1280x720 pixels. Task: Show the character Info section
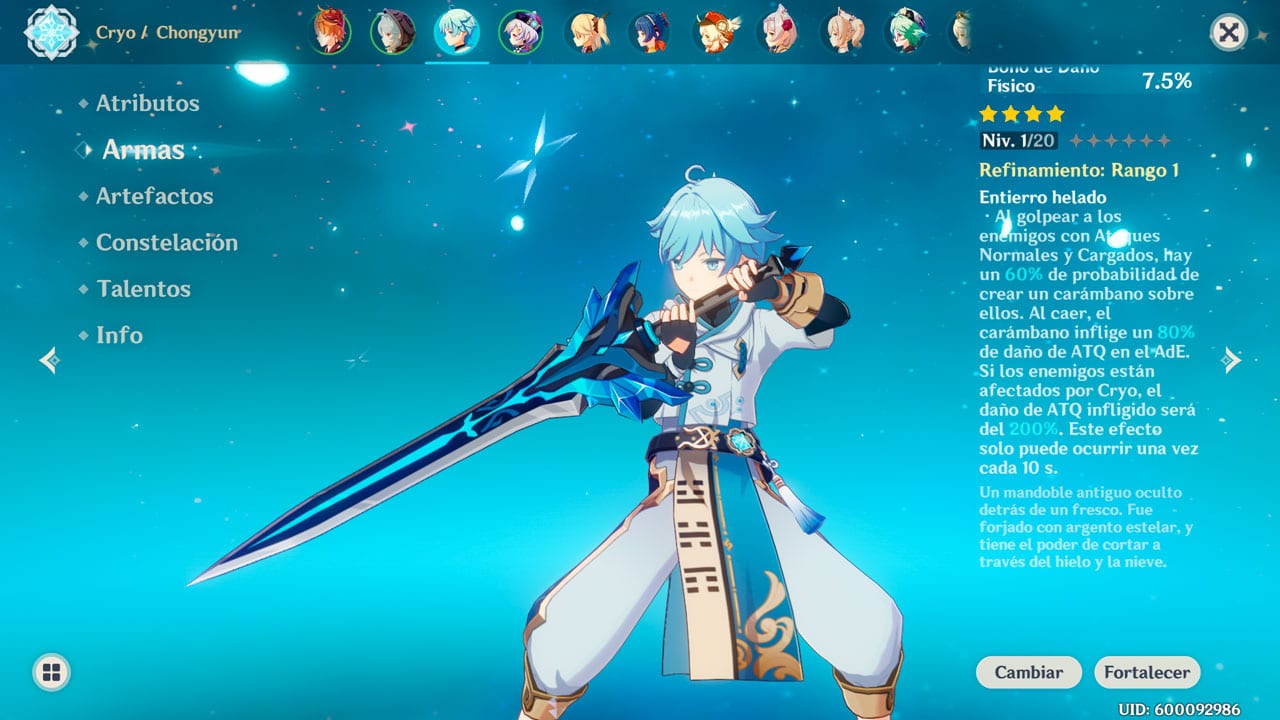click(119, 335)
